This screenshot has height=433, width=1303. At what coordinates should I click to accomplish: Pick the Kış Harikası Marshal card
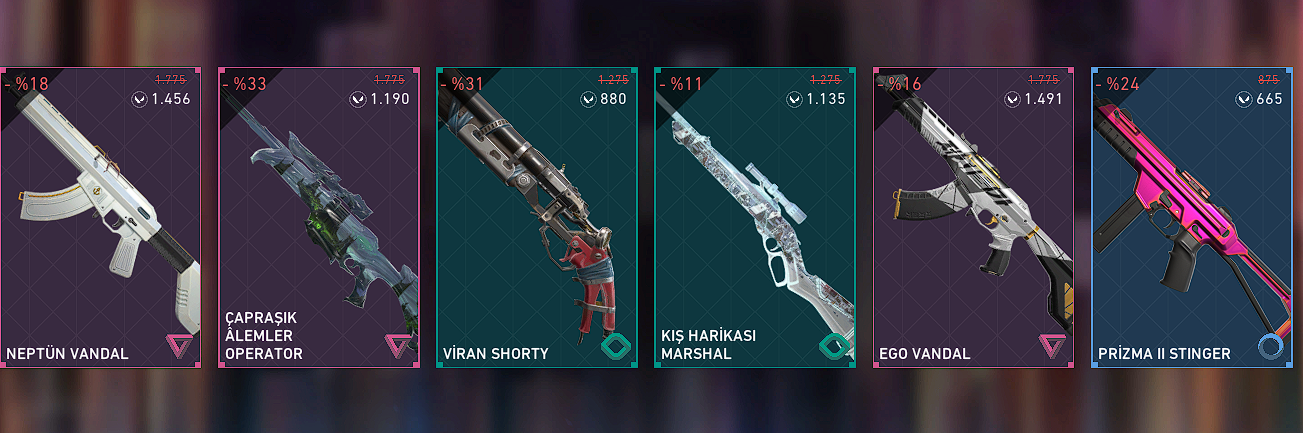click(x=754, y=218)
